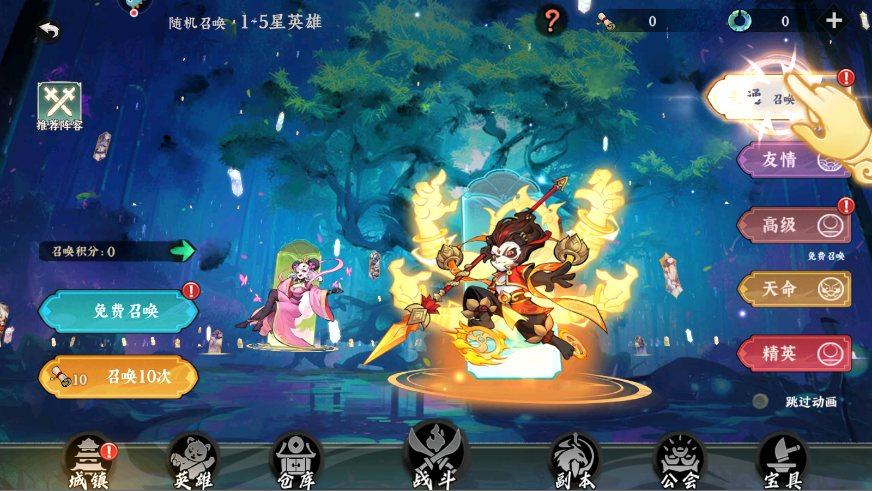The height and width of the screenshot is (491, 872).
Task: Toggle the 跳过动画 skip animation option
Action: 810,402
